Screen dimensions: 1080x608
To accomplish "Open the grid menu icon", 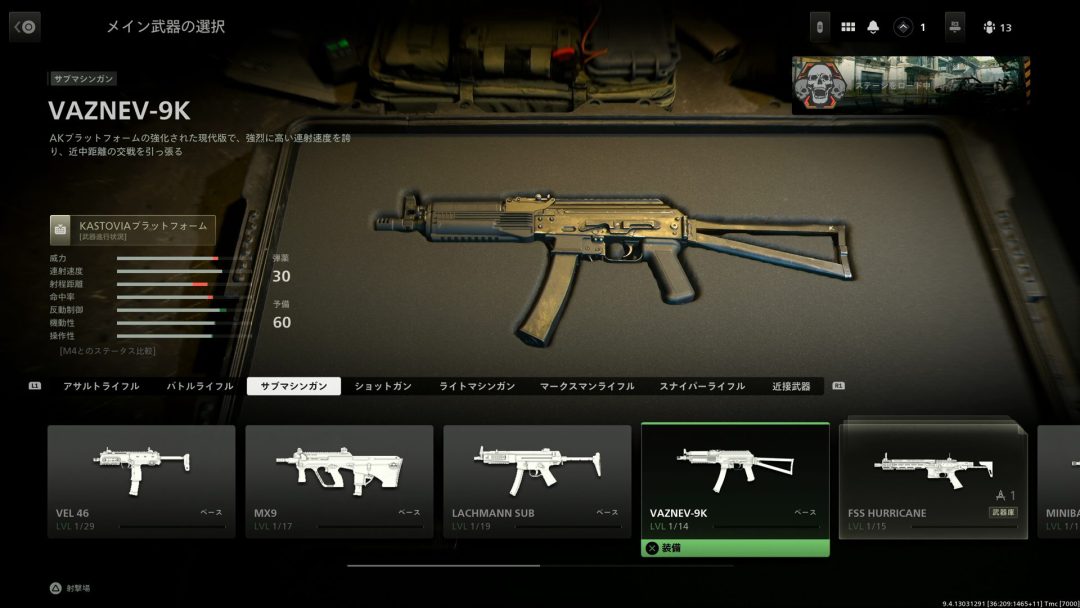I will click(x=848, y=27).
